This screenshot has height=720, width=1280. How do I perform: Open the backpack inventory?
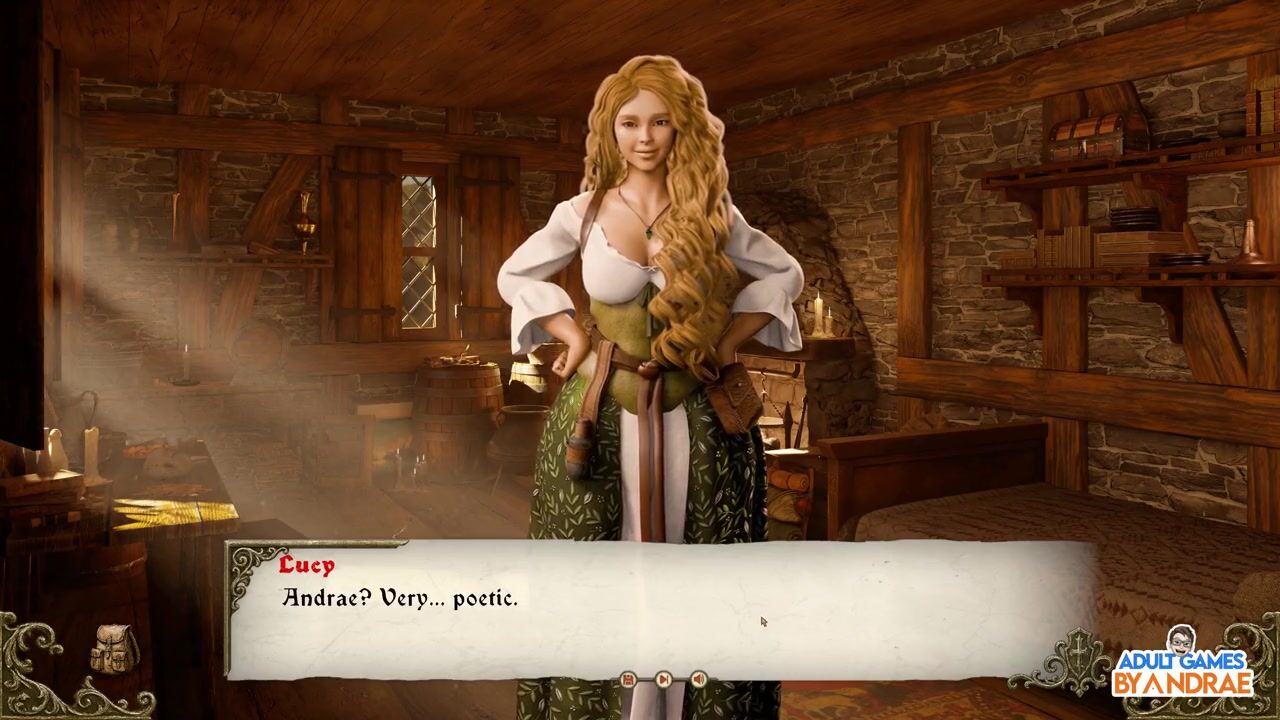pyautogui.click(x=115, y=649)
